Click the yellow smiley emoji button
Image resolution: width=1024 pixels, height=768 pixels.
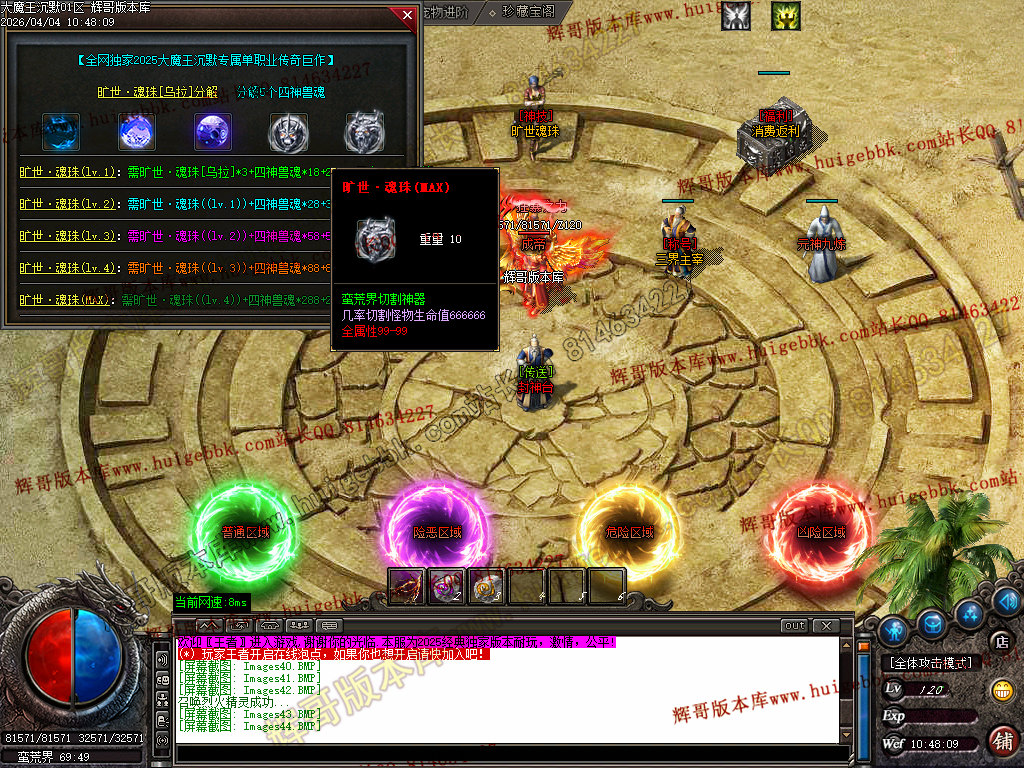(1001, 690)
